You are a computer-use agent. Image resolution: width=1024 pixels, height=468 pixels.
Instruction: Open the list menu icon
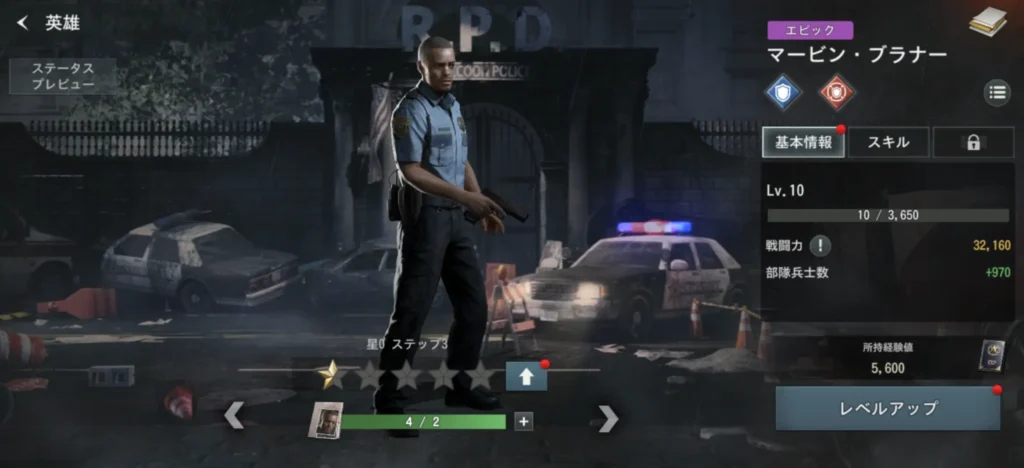coord(997,93)
